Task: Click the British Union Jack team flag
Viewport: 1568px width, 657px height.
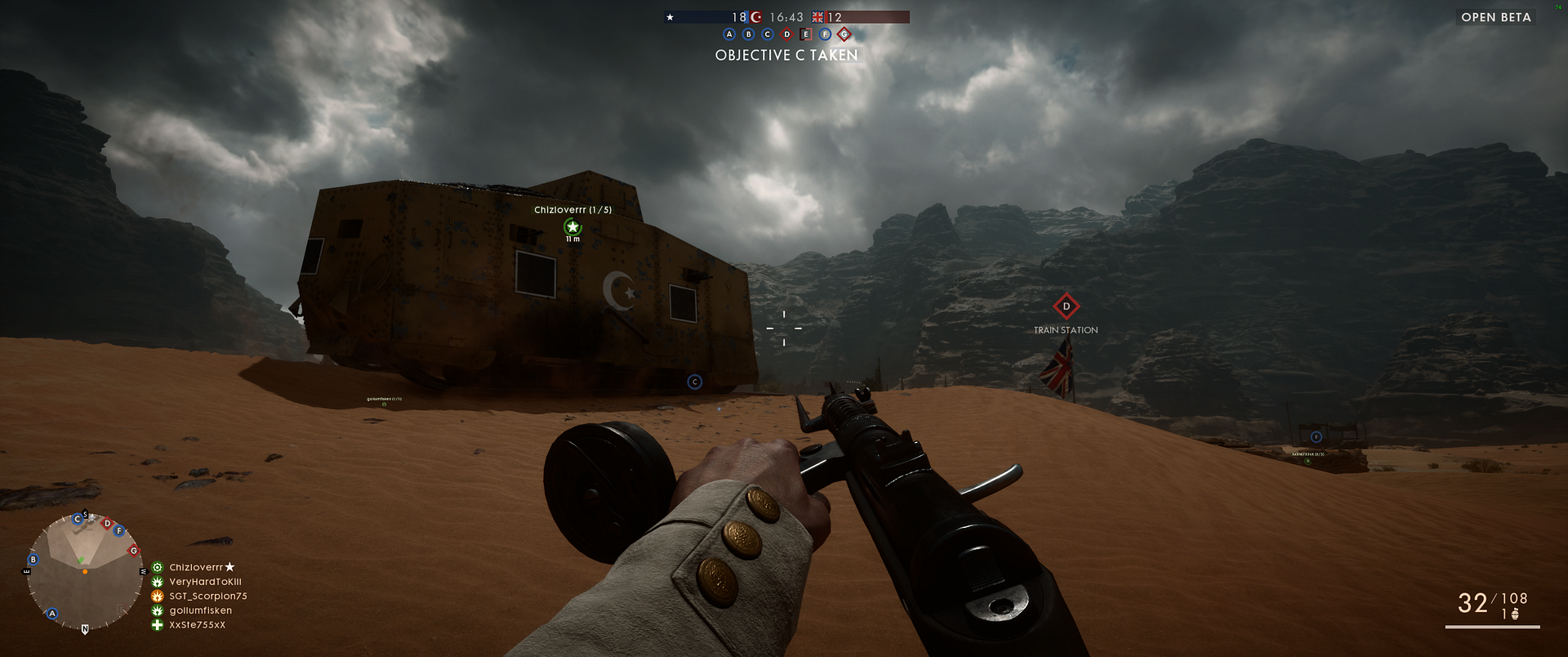Action: tap(817, 17)
